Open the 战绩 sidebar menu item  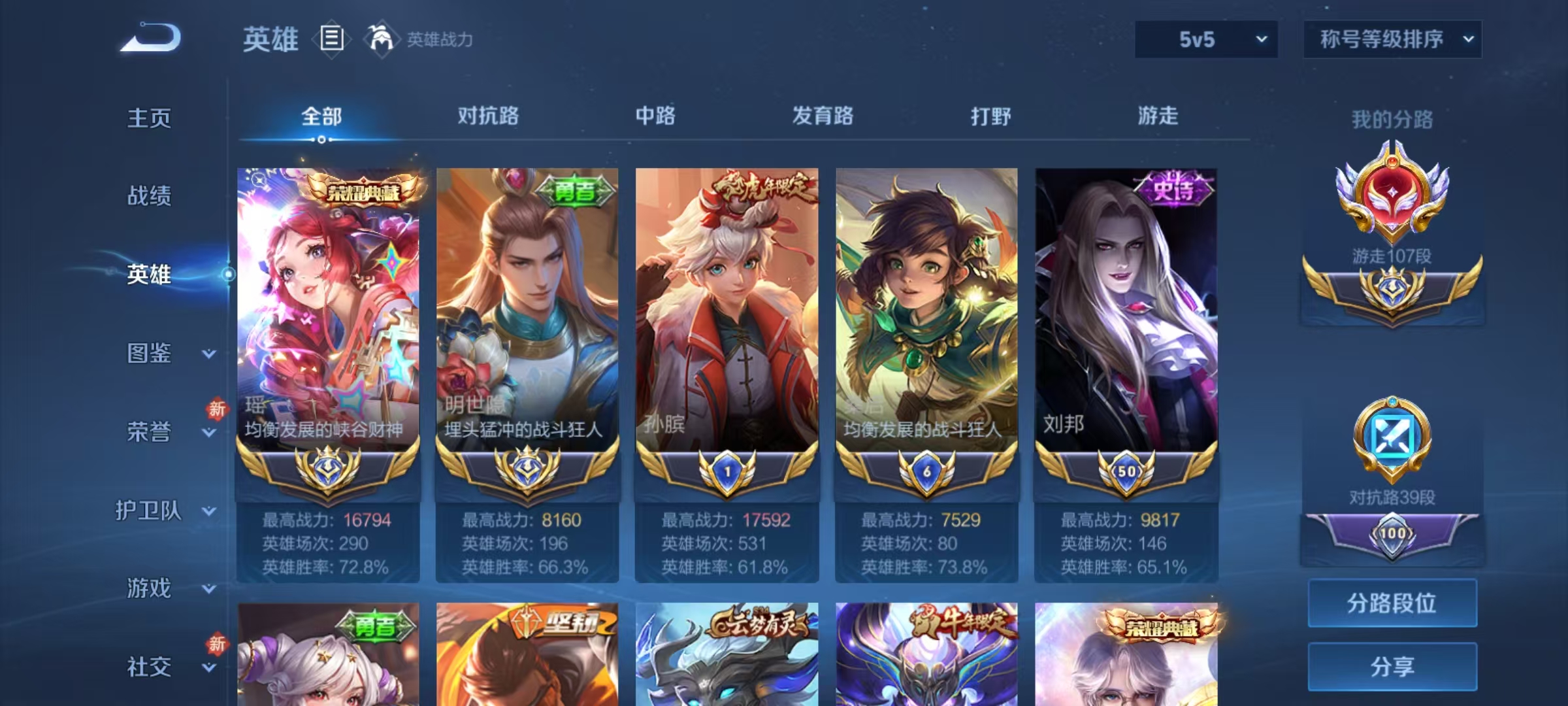pyautogui.click(x=149, y=197)
